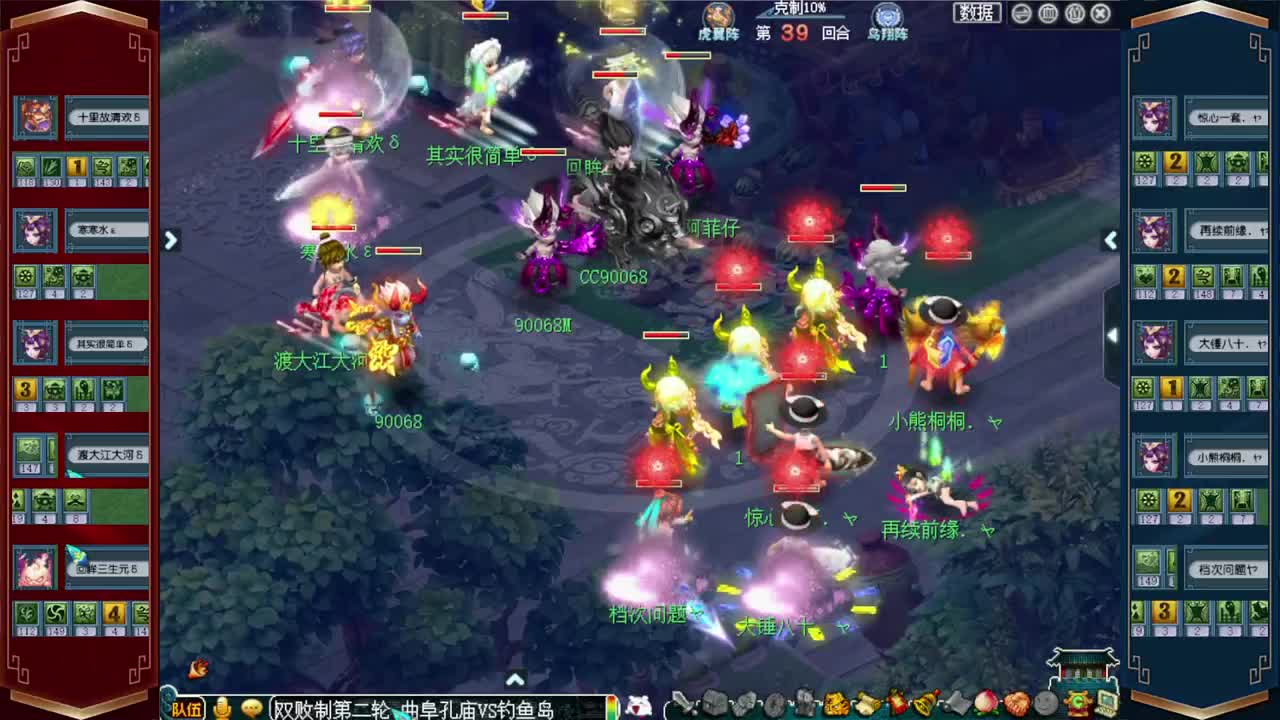
Task: Expand the left panel using the edge arrow
Action: coord(170,240)
